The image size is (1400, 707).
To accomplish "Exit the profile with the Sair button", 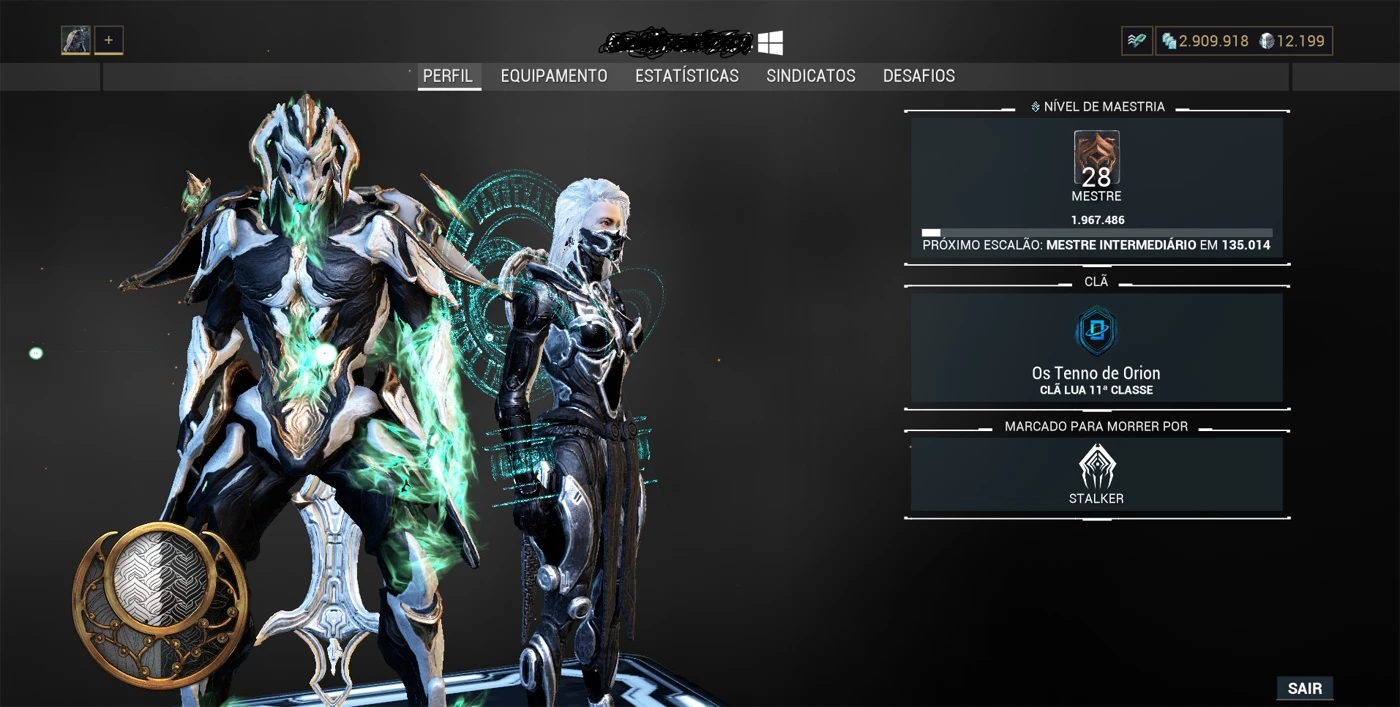I will point(1304,689).
